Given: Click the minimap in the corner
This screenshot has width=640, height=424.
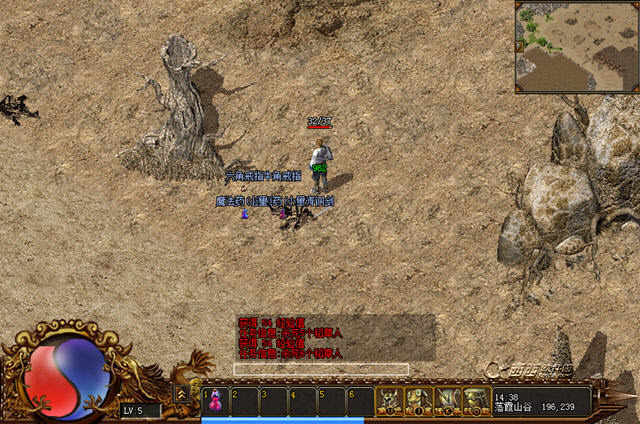Looking at the screenshot, I should [x=577, y=47].
